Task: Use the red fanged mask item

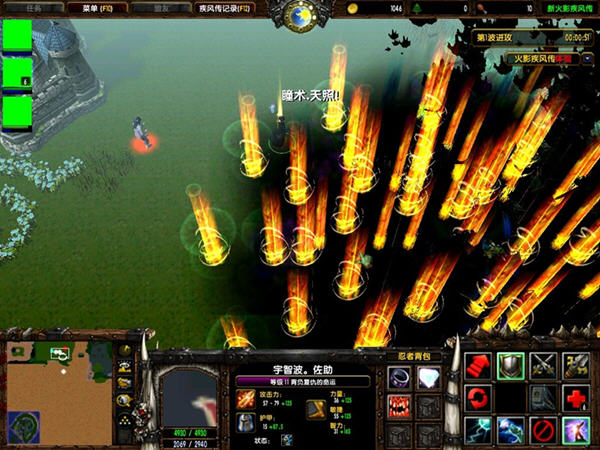Action: pos(400,406)
